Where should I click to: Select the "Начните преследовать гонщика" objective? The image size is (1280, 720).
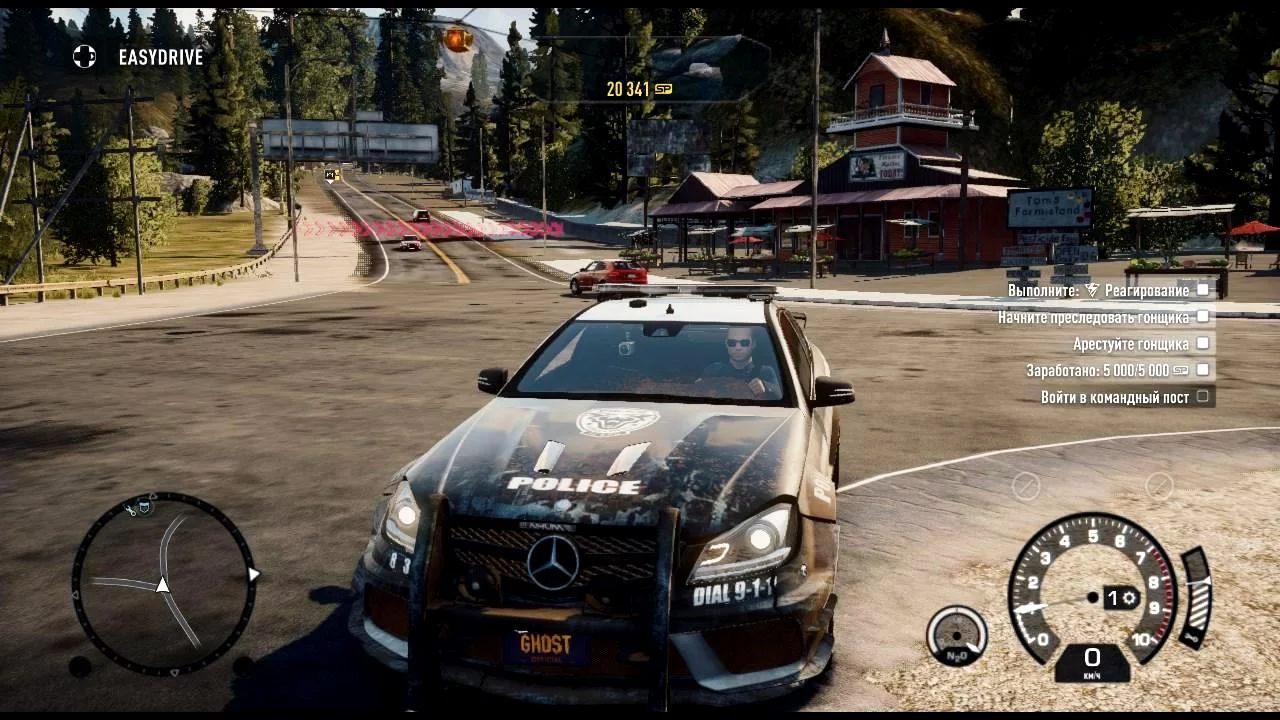(1093, 317)
